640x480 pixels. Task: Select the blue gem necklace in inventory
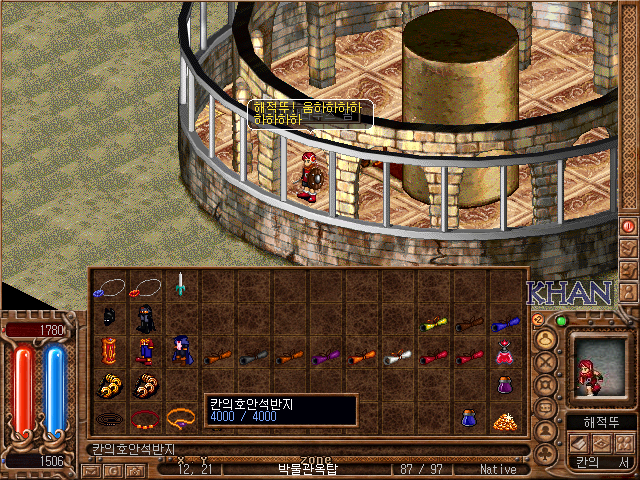108,288
